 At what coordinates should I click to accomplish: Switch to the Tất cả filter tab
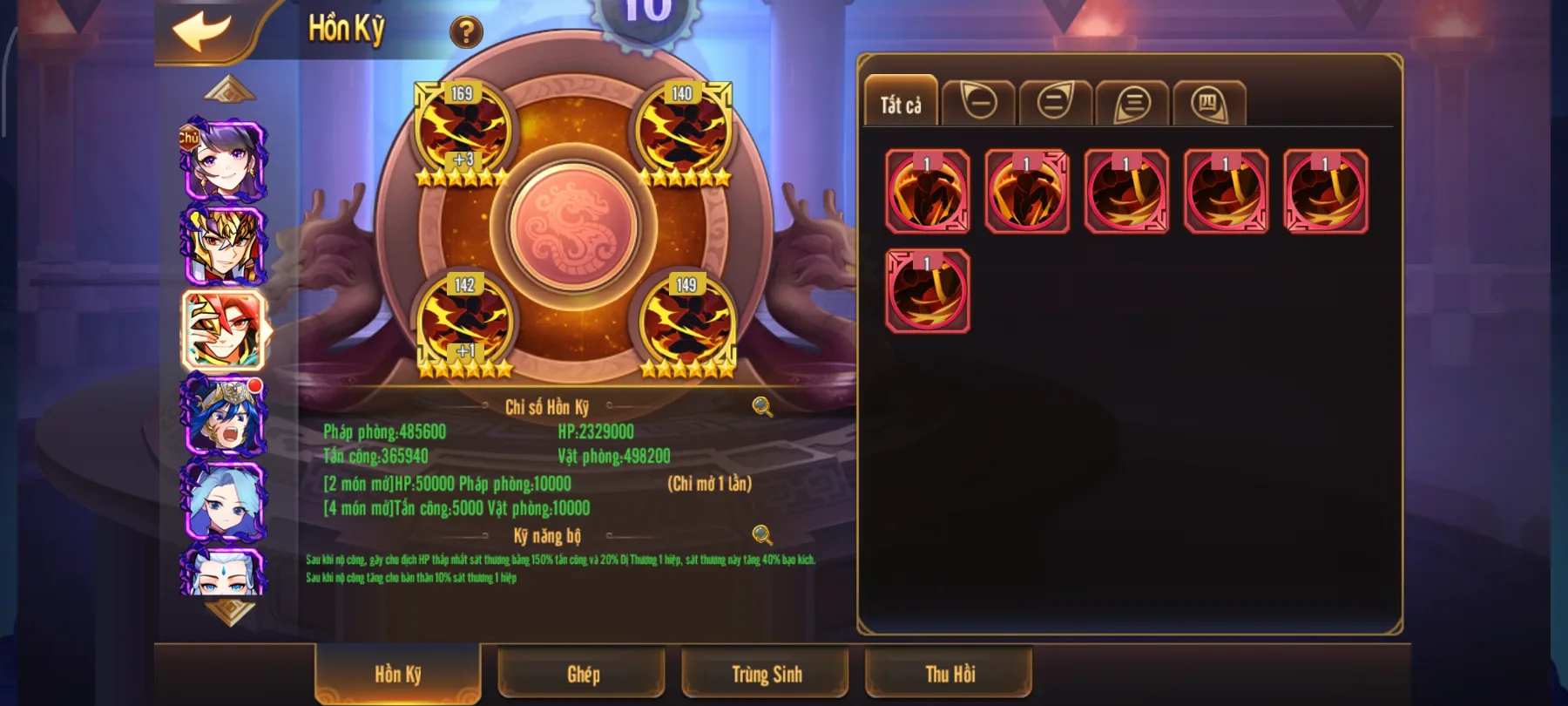point(901,103)
